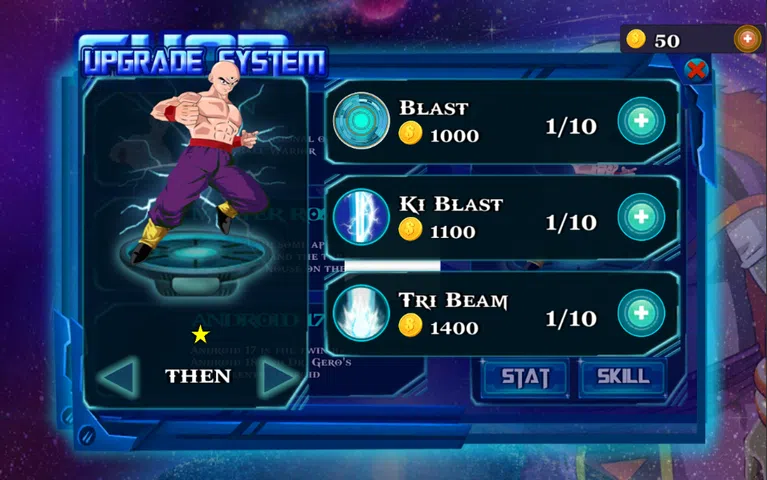Switch to the SKILL tab
The width and height of the screenshot is (767, 480).
(622, 377)
